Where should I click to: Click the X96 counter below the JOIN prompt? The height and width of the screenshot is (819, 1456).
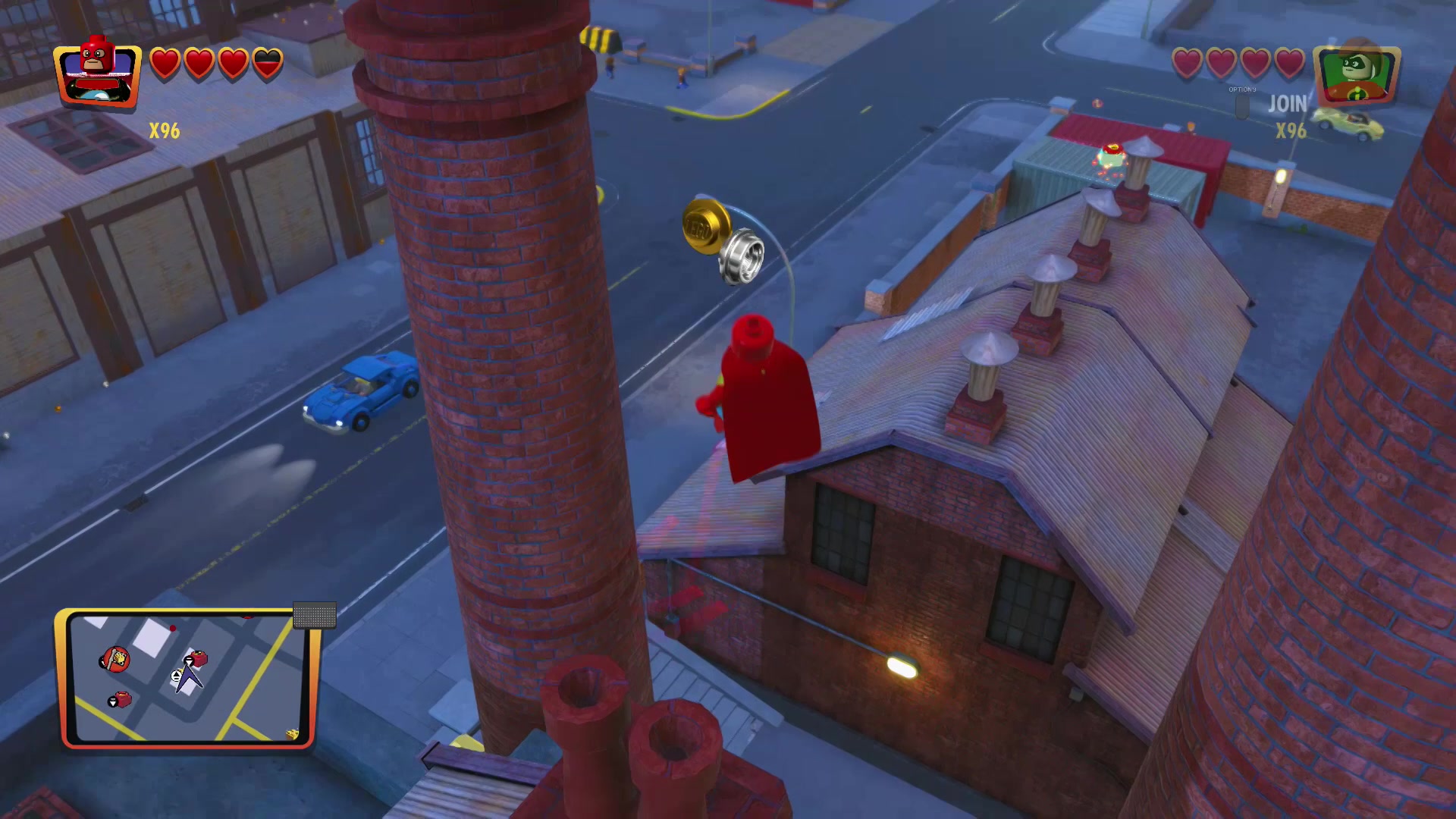click(x=1291, y=131)
